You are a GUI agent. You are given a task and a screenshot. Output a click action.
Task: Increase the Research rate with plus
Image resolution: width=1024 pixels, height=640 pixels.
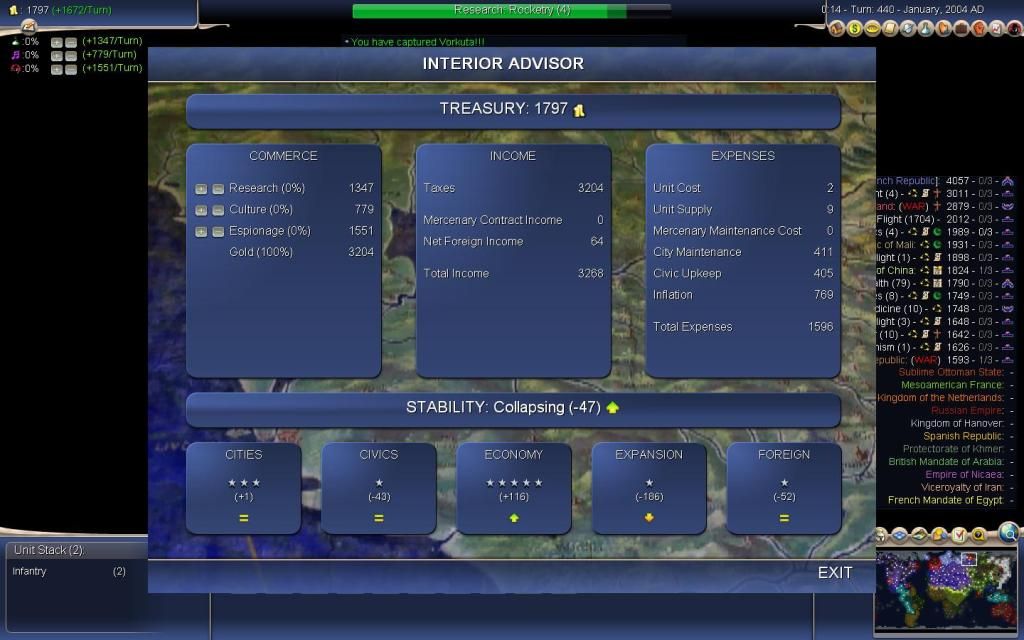(201, 188)
